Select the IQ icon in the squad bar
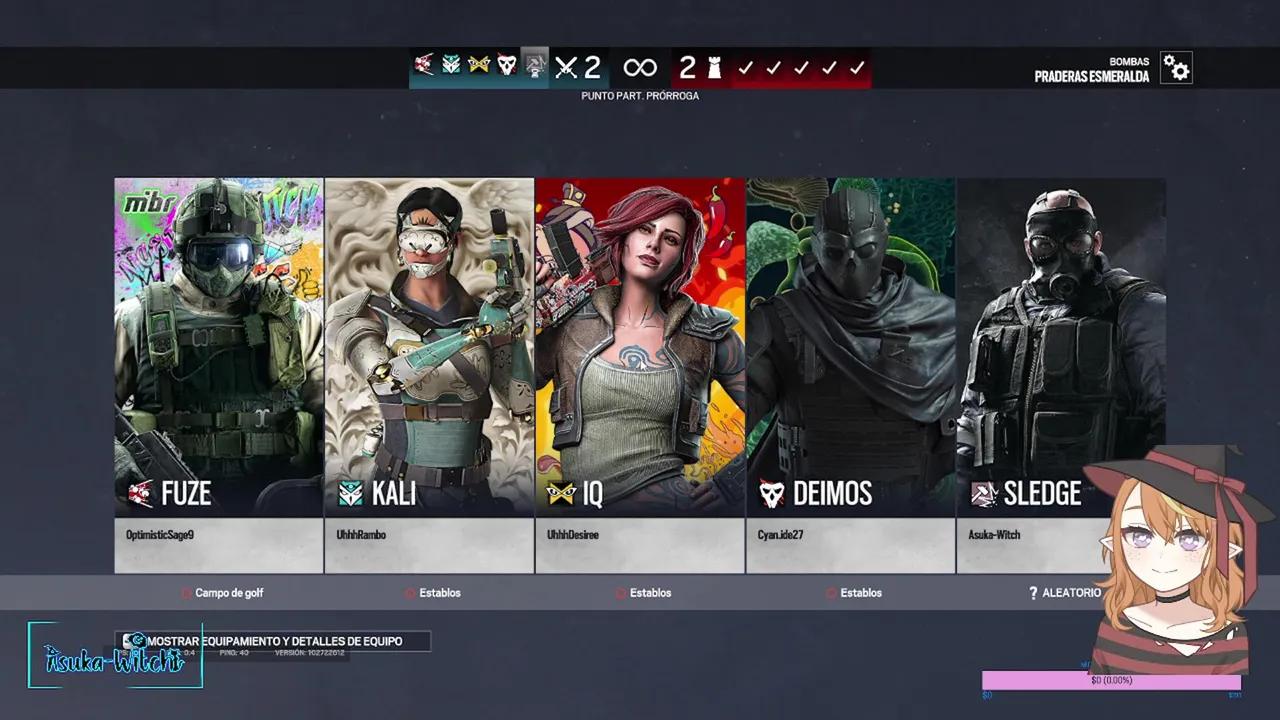Screen dimensions: 1280x720 click(477, 66)
